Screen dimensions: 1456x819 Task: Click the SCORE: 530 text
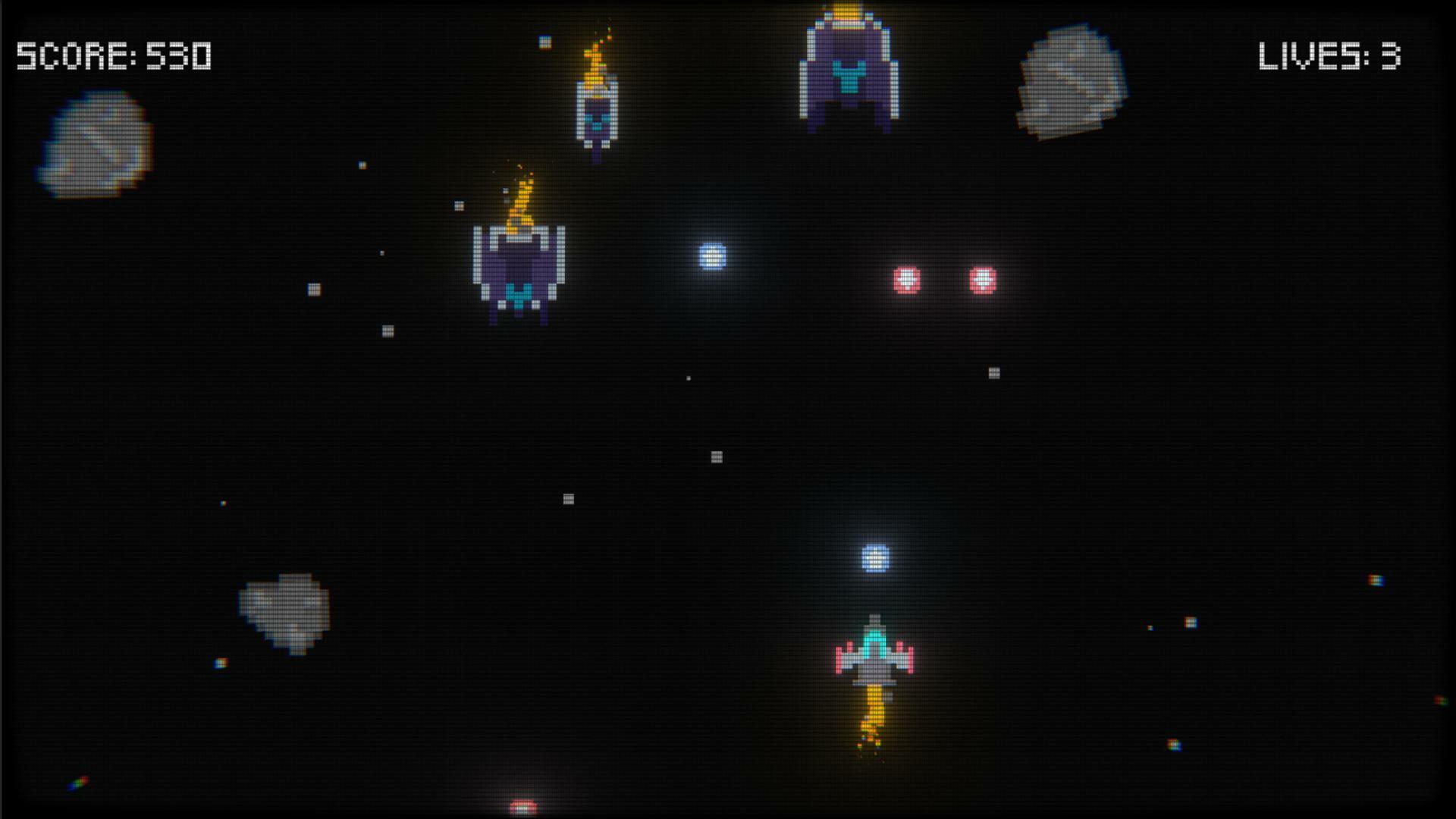pos(114,55)
